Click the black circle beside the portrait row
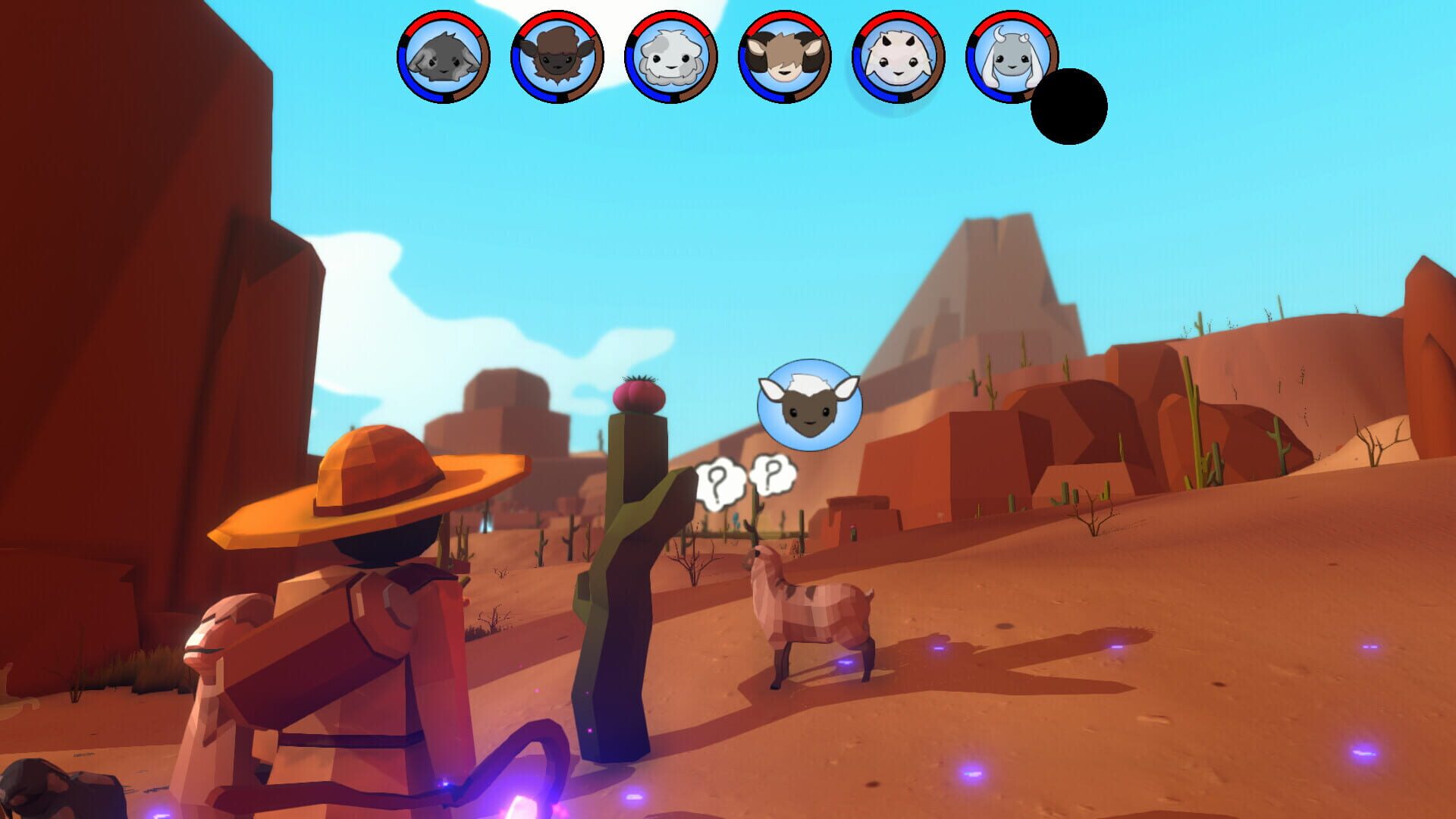The height and width of the screenshot is (819, 1456). coord(1071,106)
